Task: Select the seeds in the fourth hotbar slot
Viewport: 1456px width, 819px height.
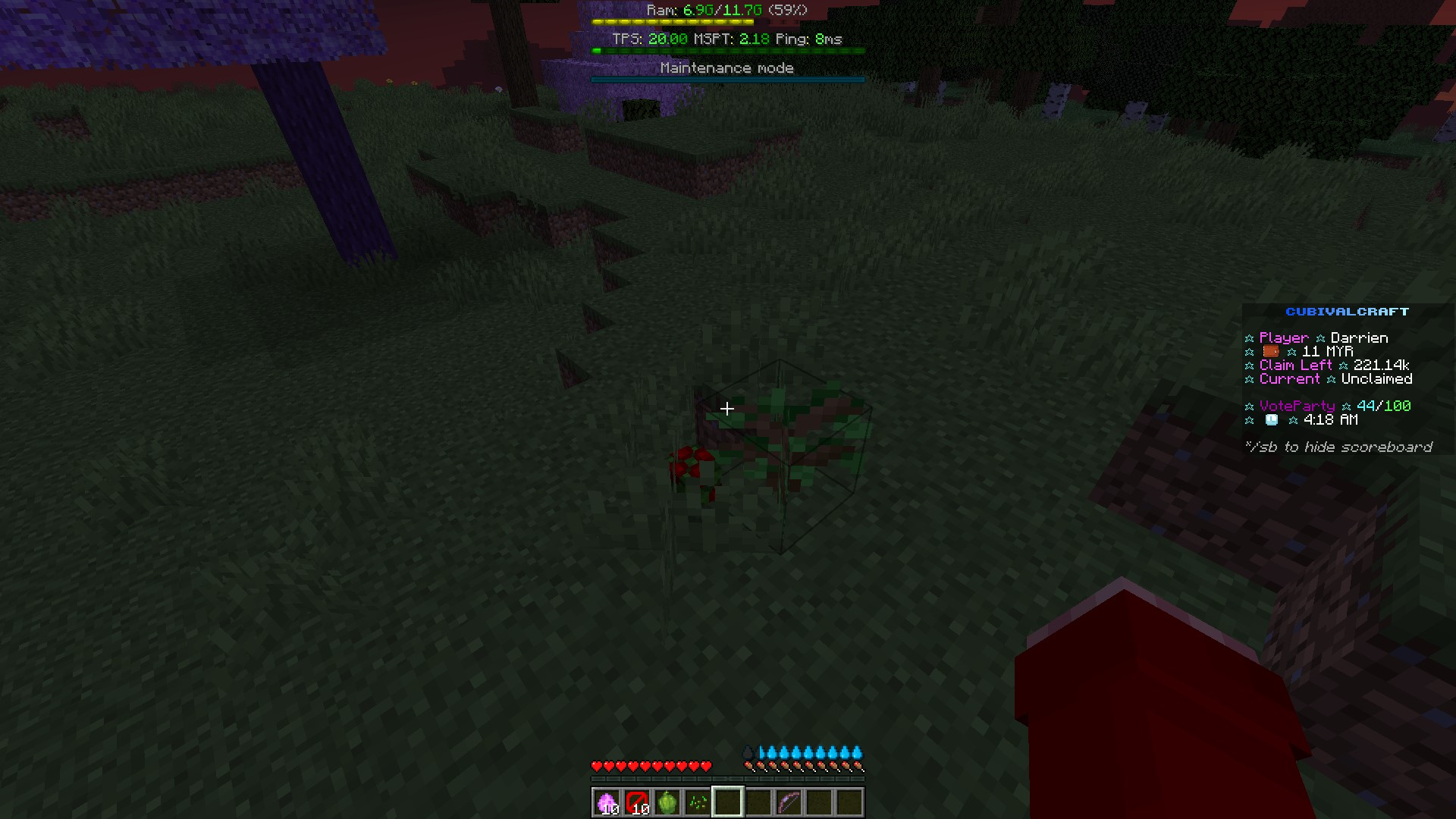Action: (x=697, y=802)
